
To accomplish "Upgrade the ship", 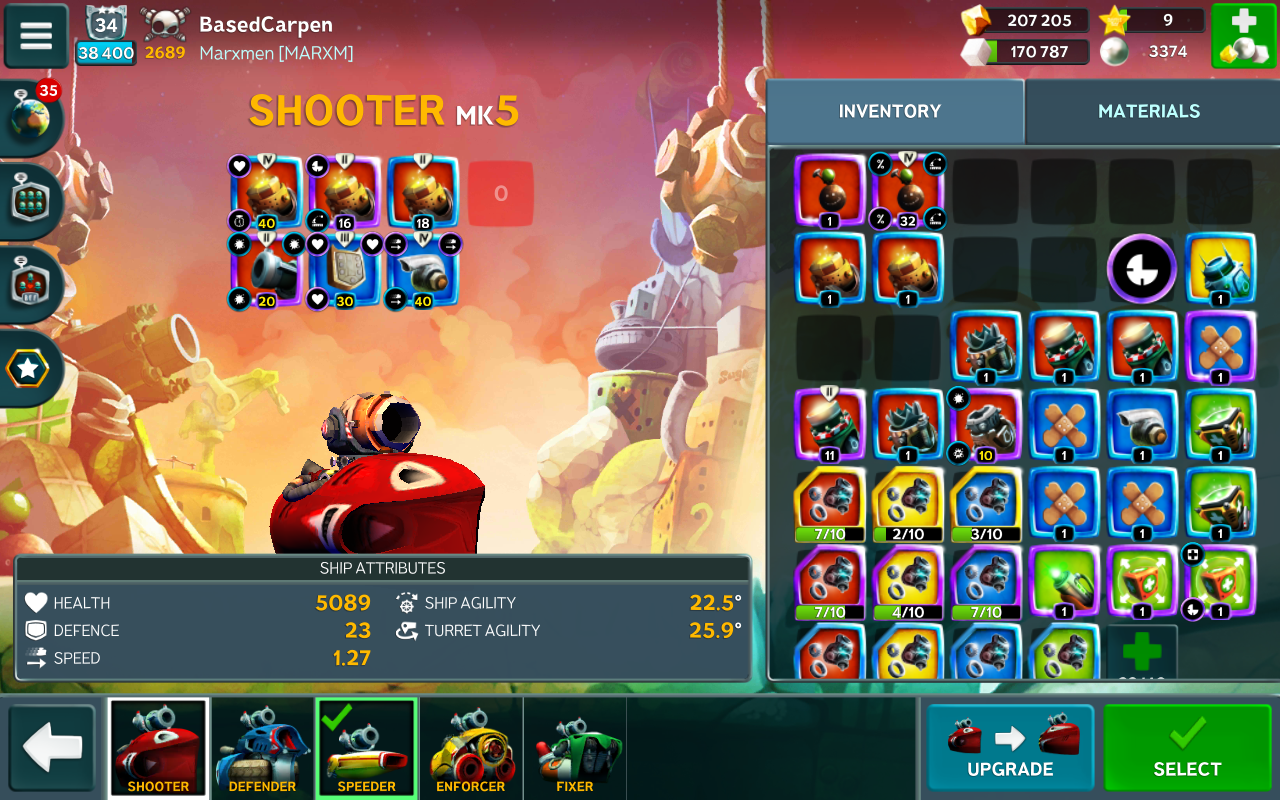I will (x=1010, y=747).
